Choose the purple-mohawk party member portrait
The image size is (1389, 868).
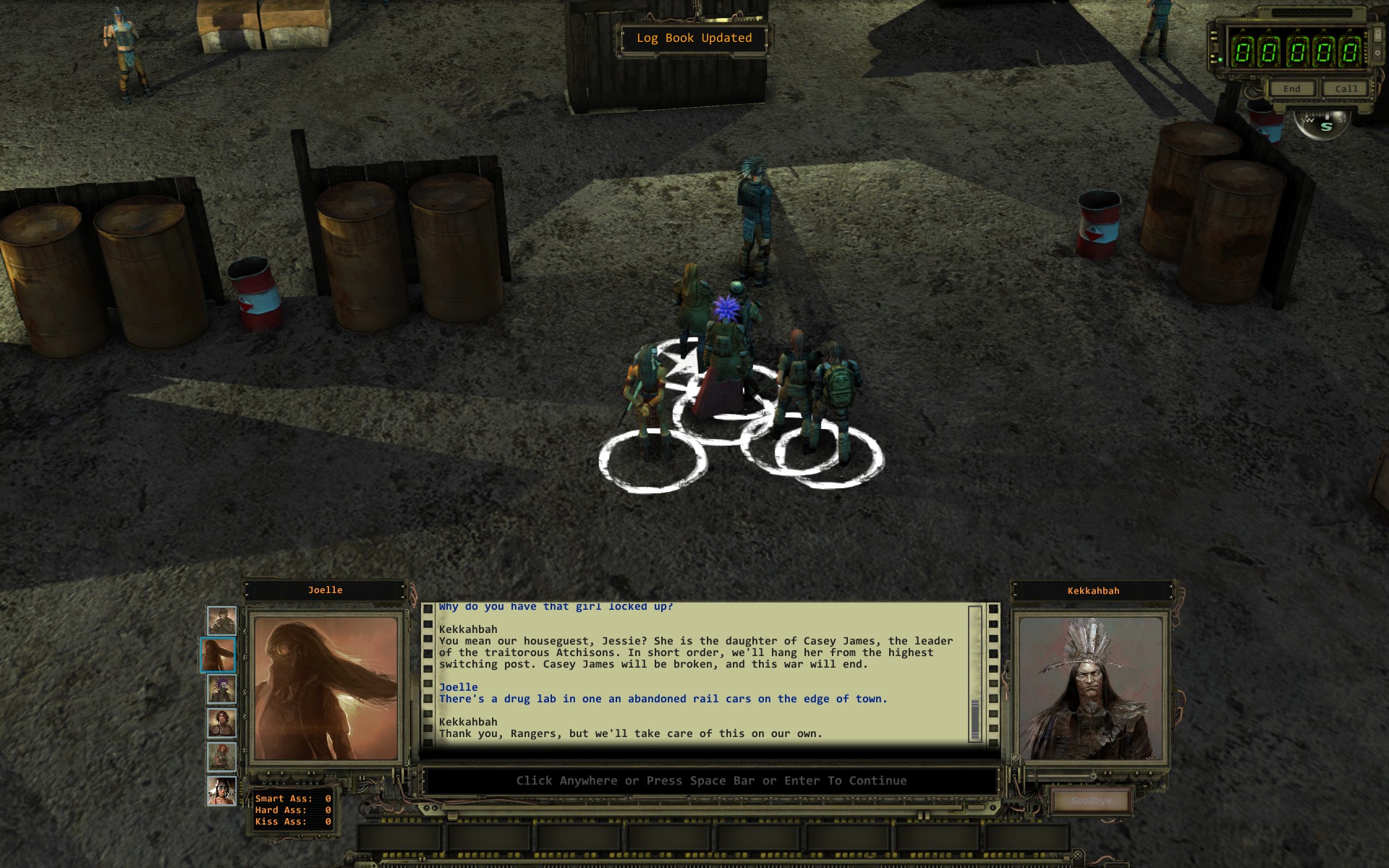pos(221,689)
